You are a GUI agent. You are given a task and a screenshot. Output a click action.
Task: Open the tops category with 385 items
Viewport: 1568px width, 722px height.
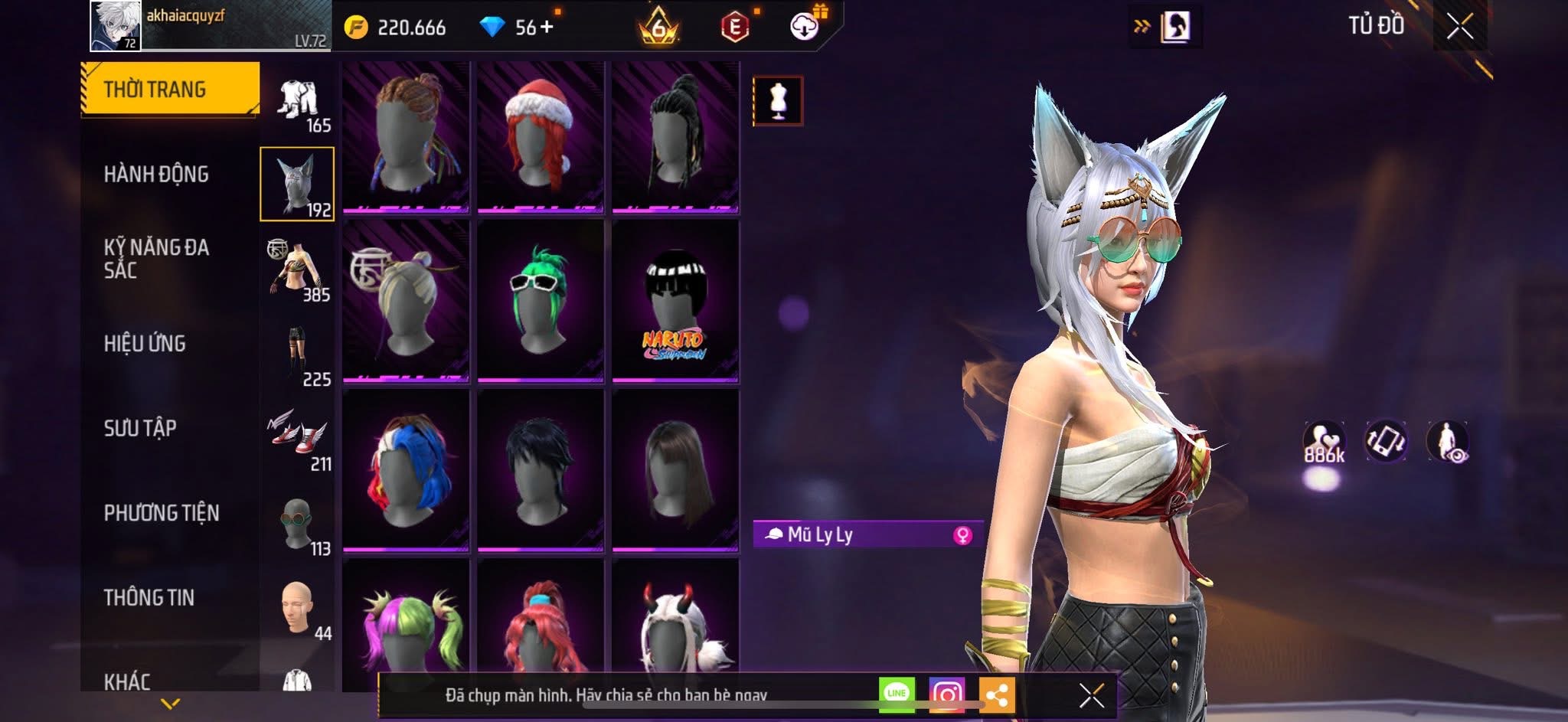coord(298,270)
